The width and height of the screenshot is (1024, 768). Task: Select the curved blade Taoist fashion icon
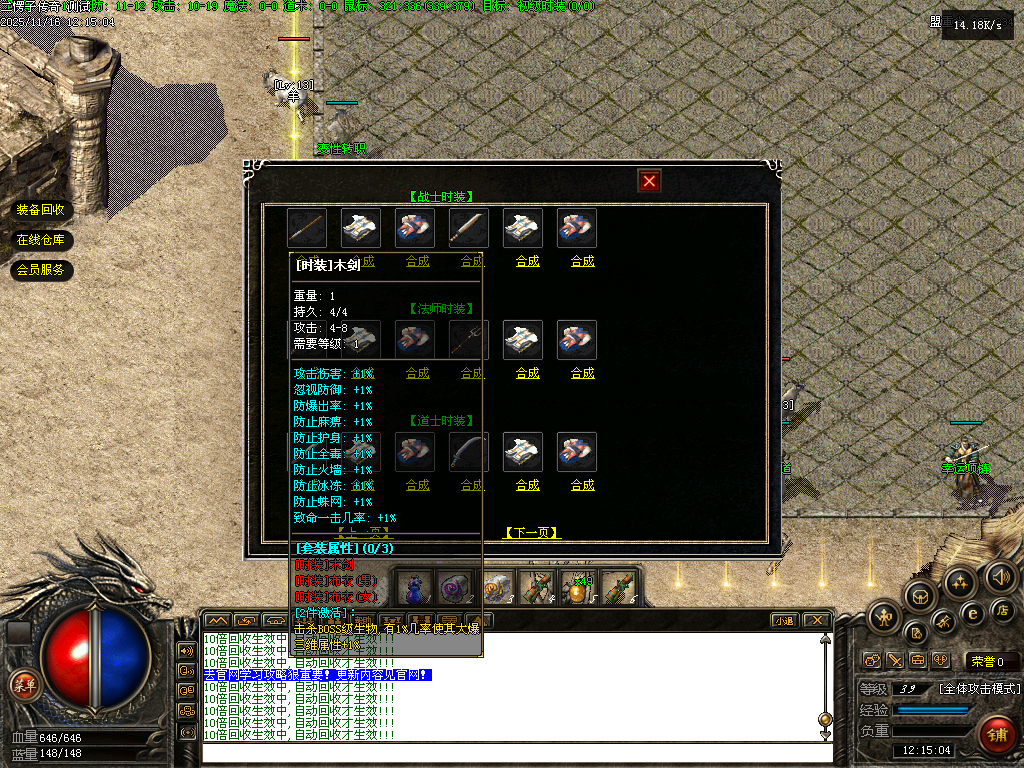point(469,452)
